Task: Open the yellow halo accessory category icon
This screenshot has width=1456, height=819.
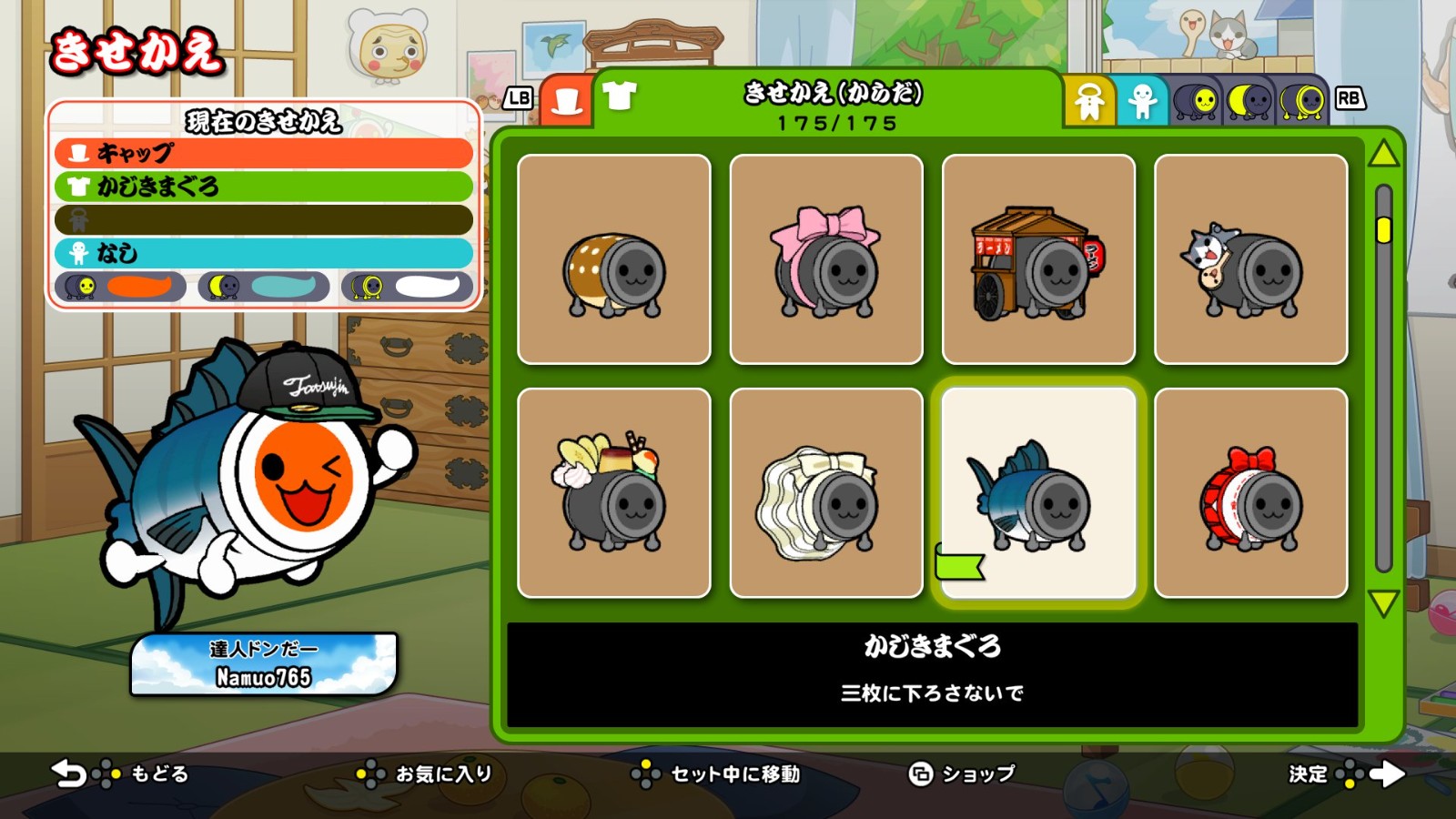Action: (x=1091, y=101)
